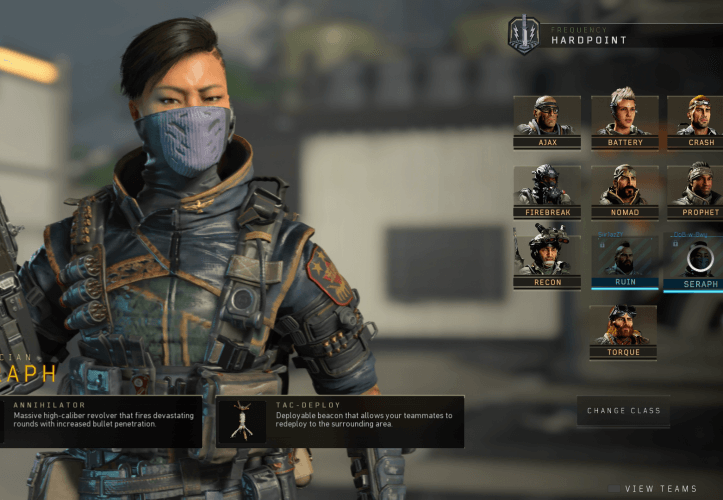This screenshot has width=723, height=500.
Task: Pick the Recon specialist tile
Action: [x=547, y=260]
